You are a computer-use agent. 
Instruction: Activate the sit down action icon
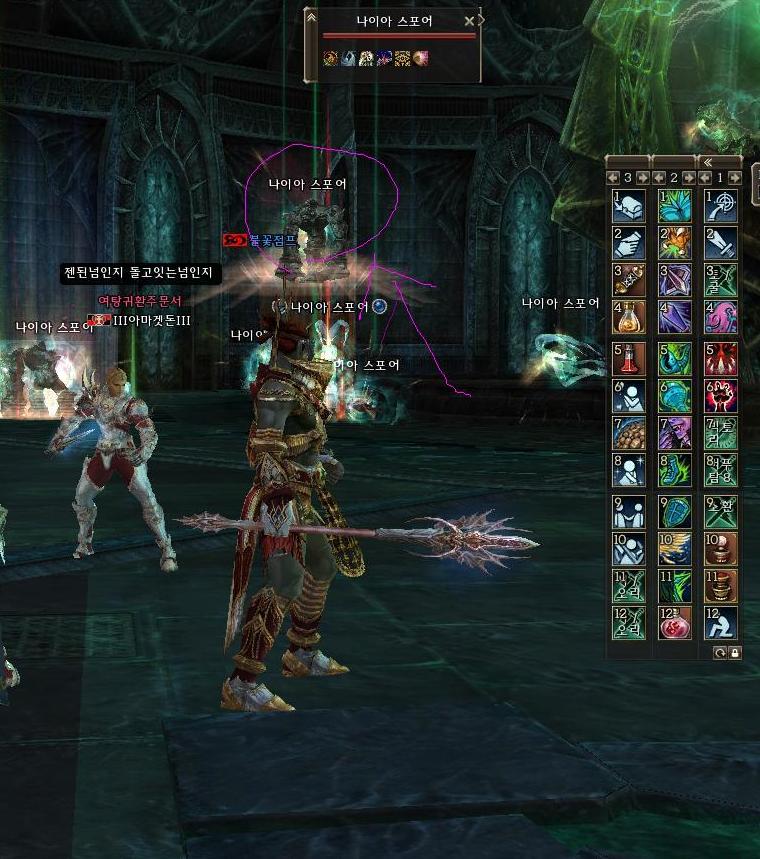click(721, 623)
